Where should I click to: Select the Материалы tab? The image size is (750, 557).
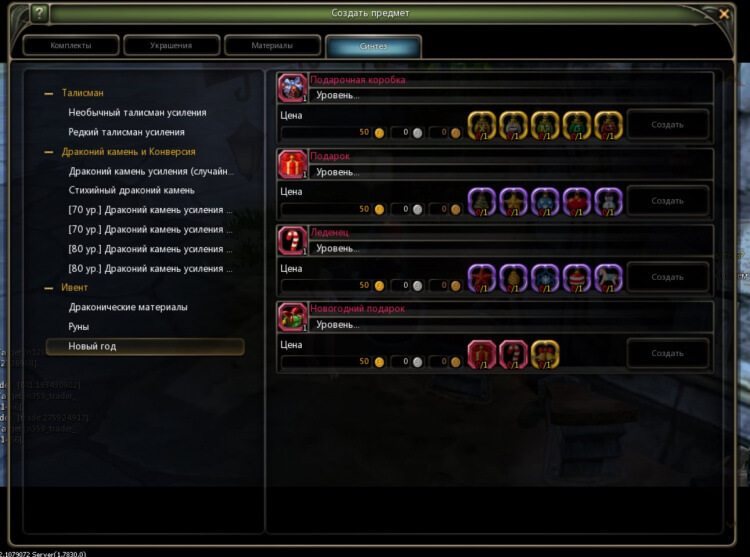tap(272, 46)
